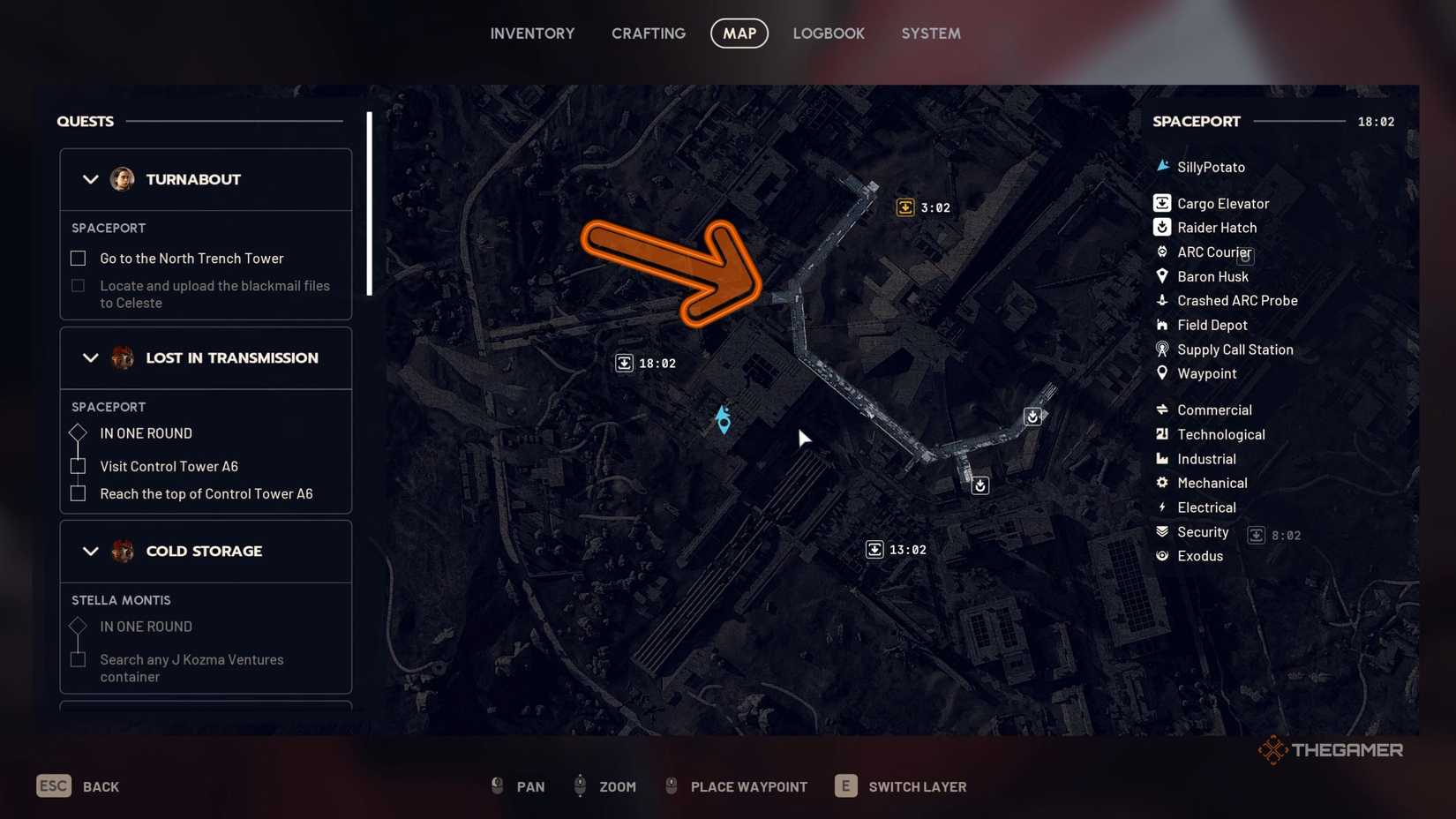1456x819 pixels.
Task: Select the Supply Call Station icon
Action: [x=1162, y=349]
